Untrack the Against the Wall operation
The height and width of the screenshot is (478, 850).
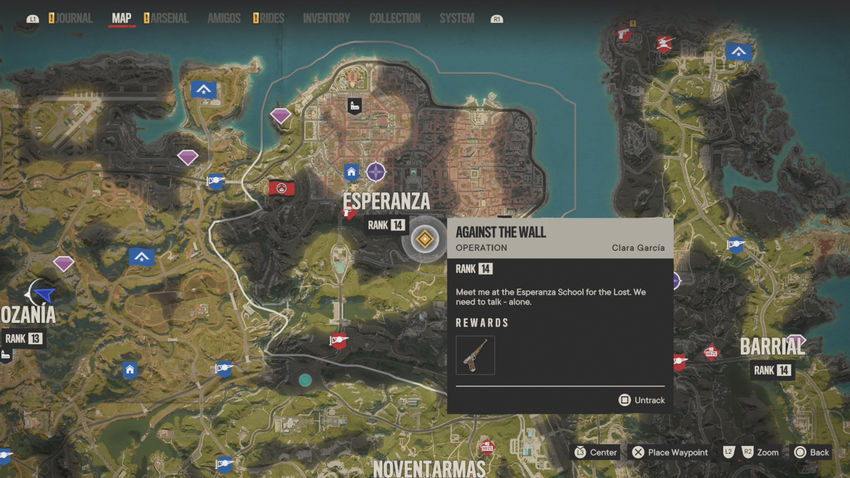pos(641,400)
